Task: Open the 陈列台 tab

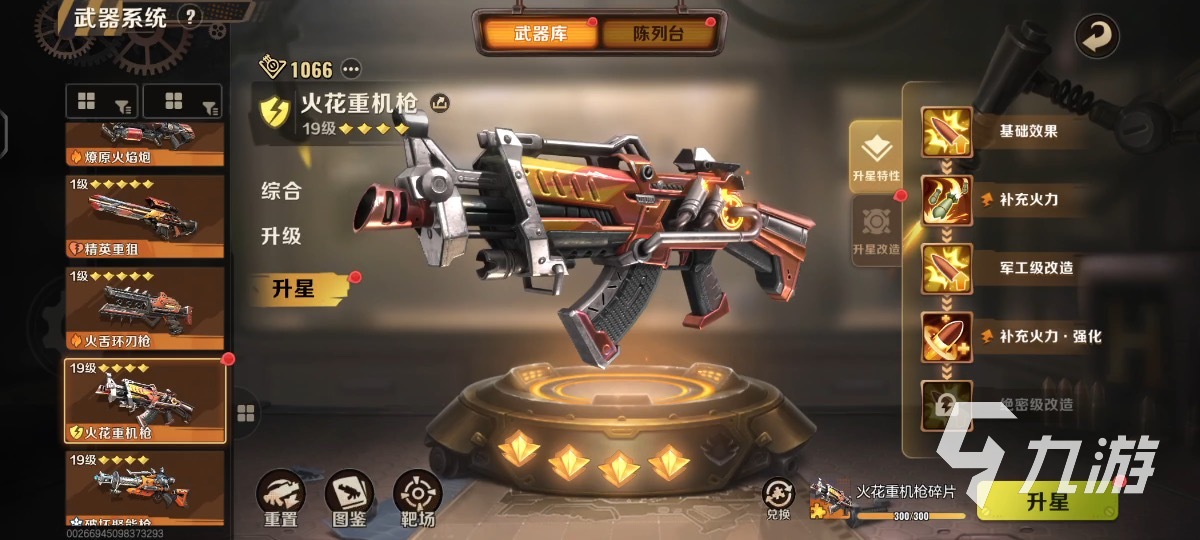Action: [x=659, y=34]
